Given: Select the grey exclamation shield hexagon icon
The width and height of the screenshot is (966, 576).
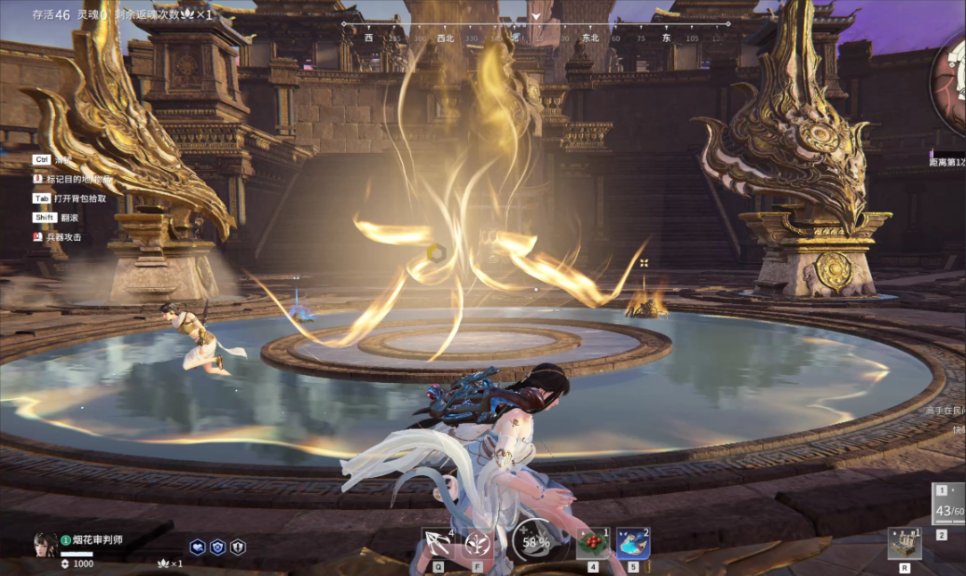Looking at the screenshot, I should point(238,547).
